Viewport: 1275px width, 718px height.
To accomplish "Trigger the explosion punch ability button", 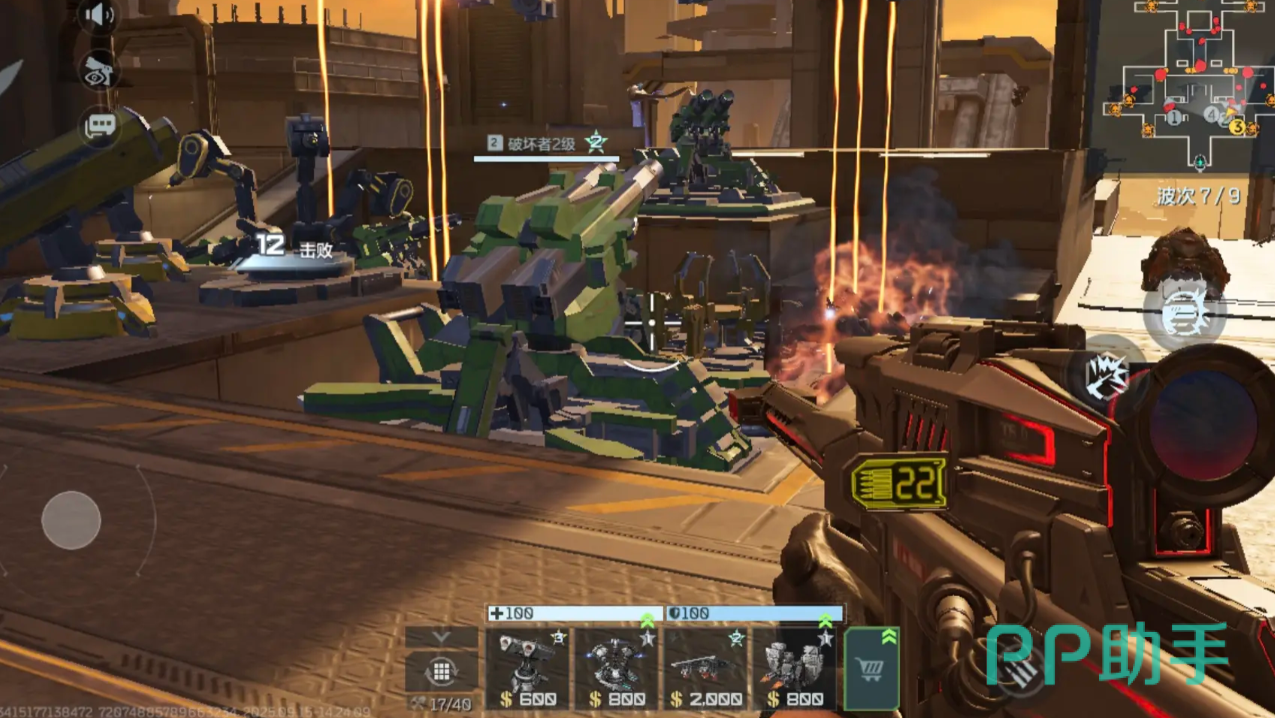I will click(1106, 377).
